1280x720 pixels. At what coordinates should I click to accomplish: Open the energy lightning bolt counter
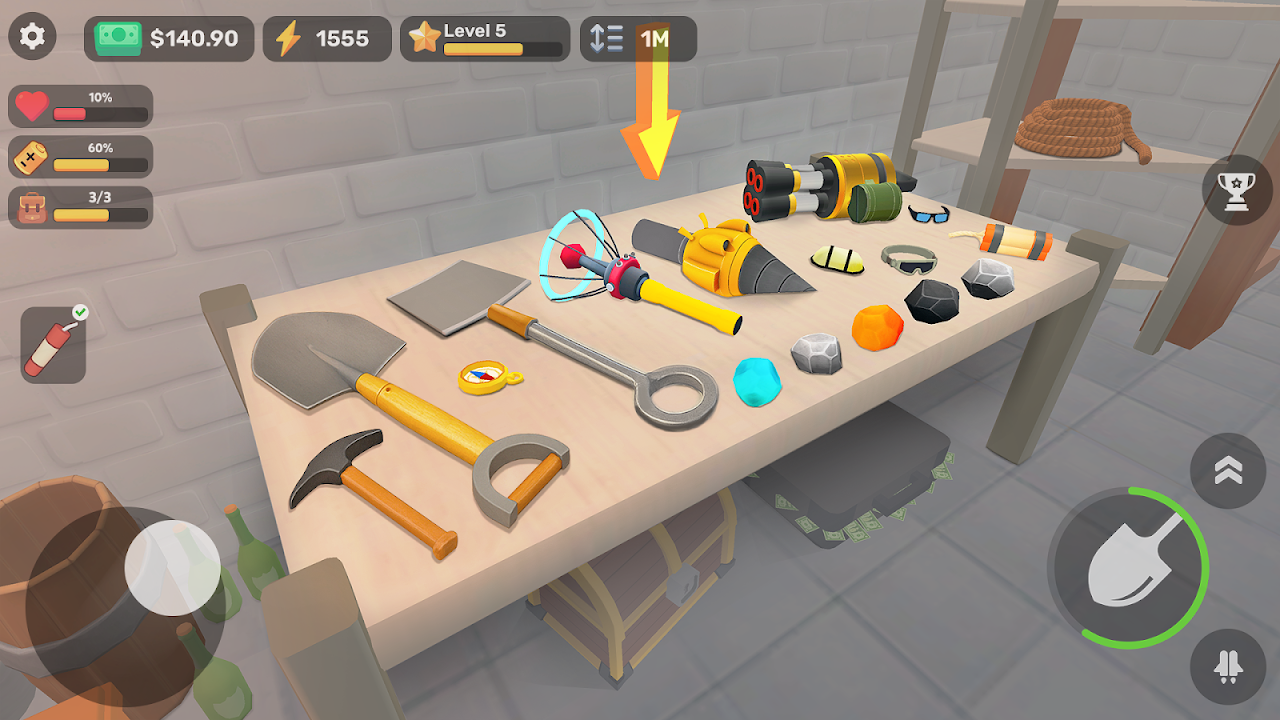[327, 39]
